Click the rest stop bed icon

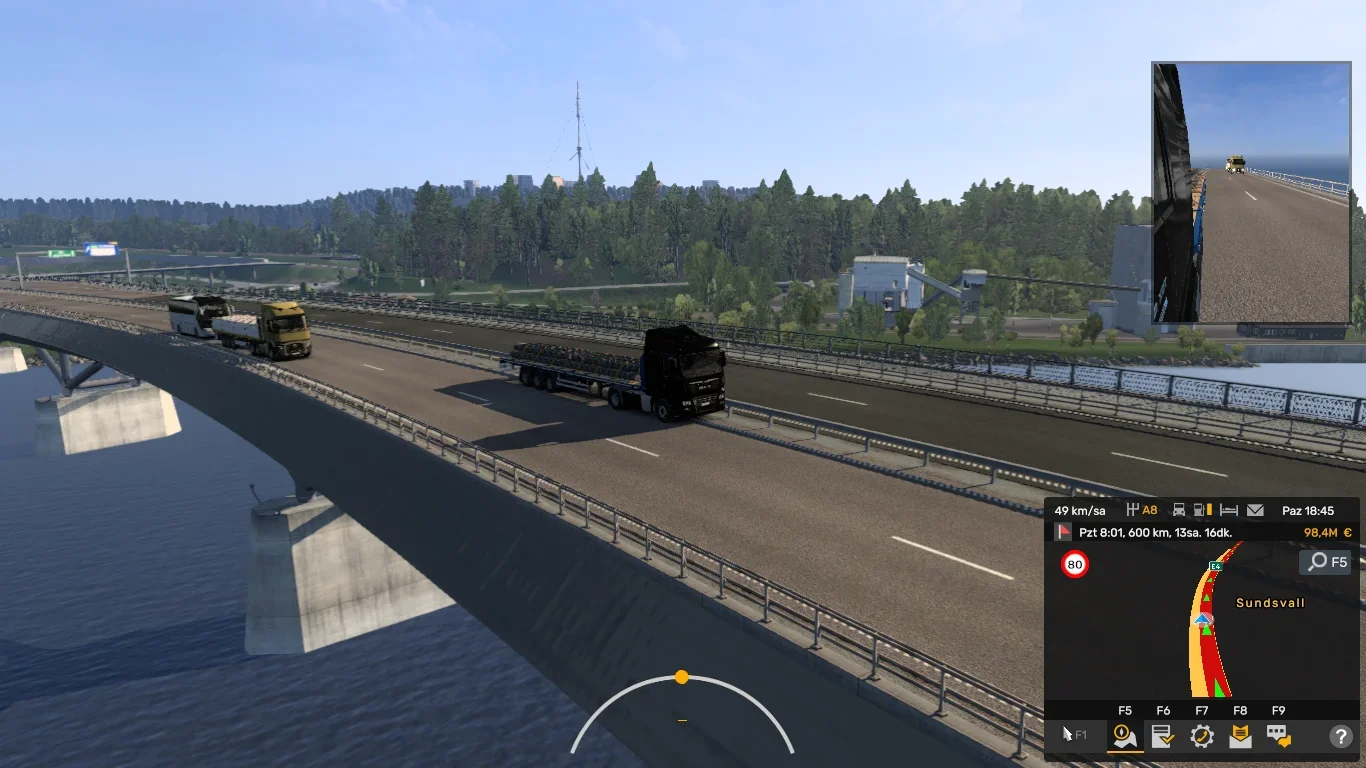[1229, 510]
